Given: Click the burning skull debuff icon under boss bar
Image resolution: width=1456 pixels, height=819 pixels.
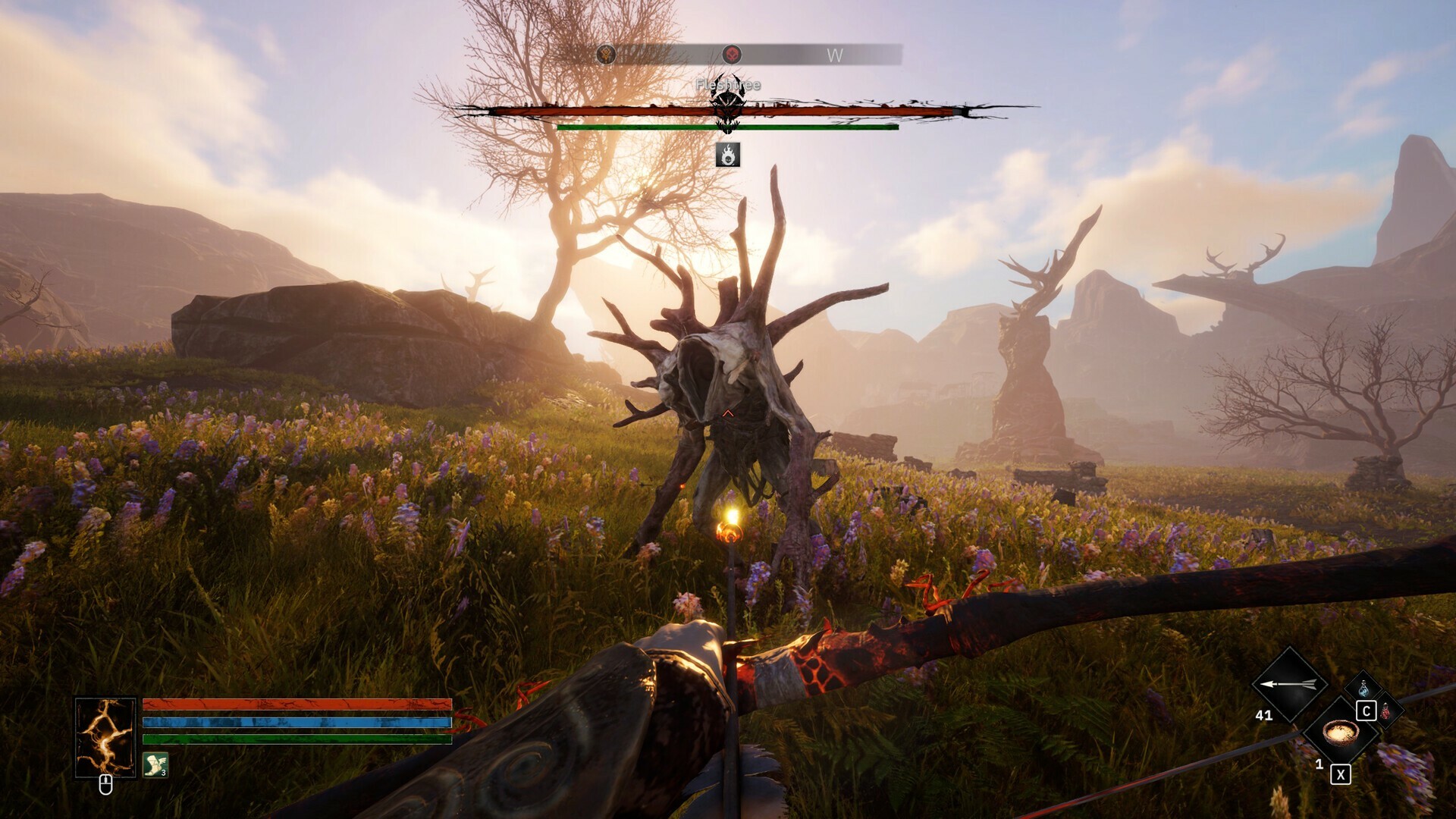Looking at the screenshot, I should click(728, 154).
